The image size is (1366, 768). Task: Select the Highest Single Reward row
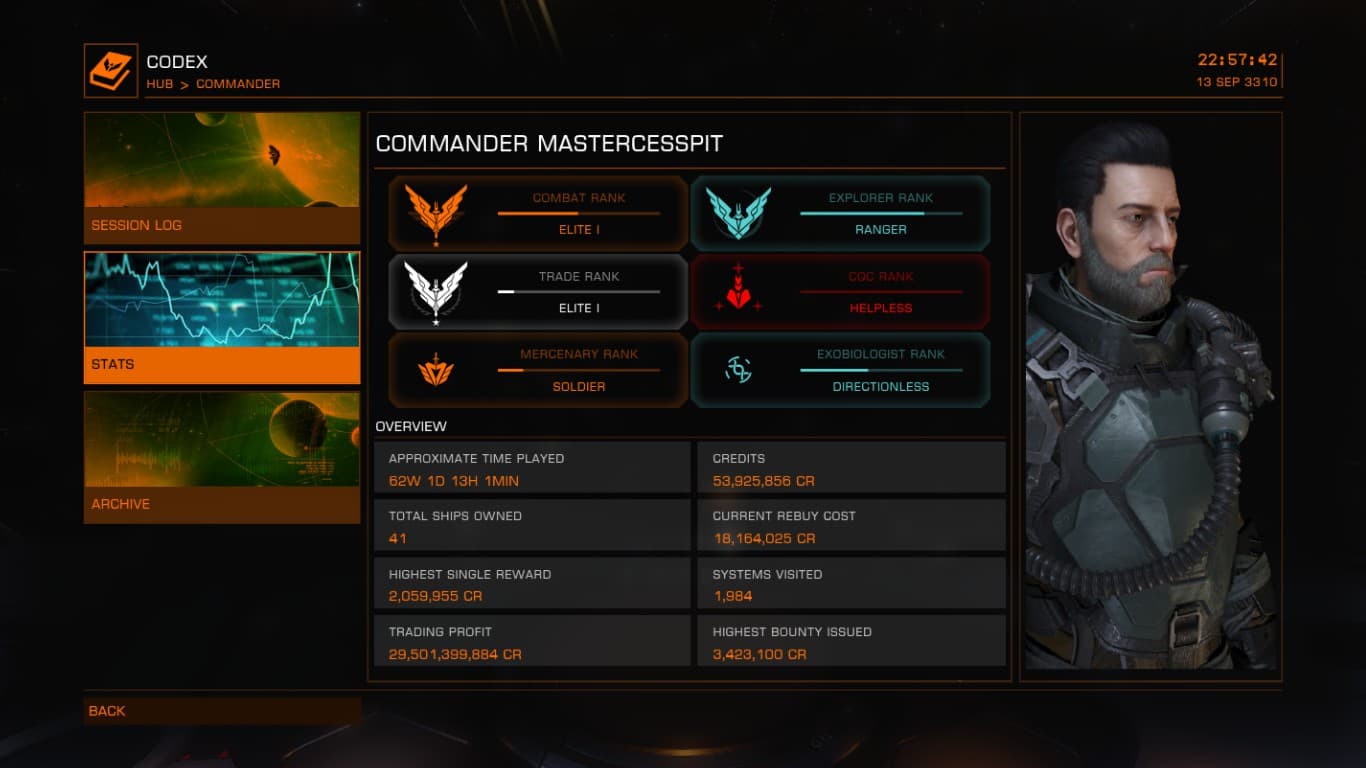pyautogui.click(x=533, y=585)
